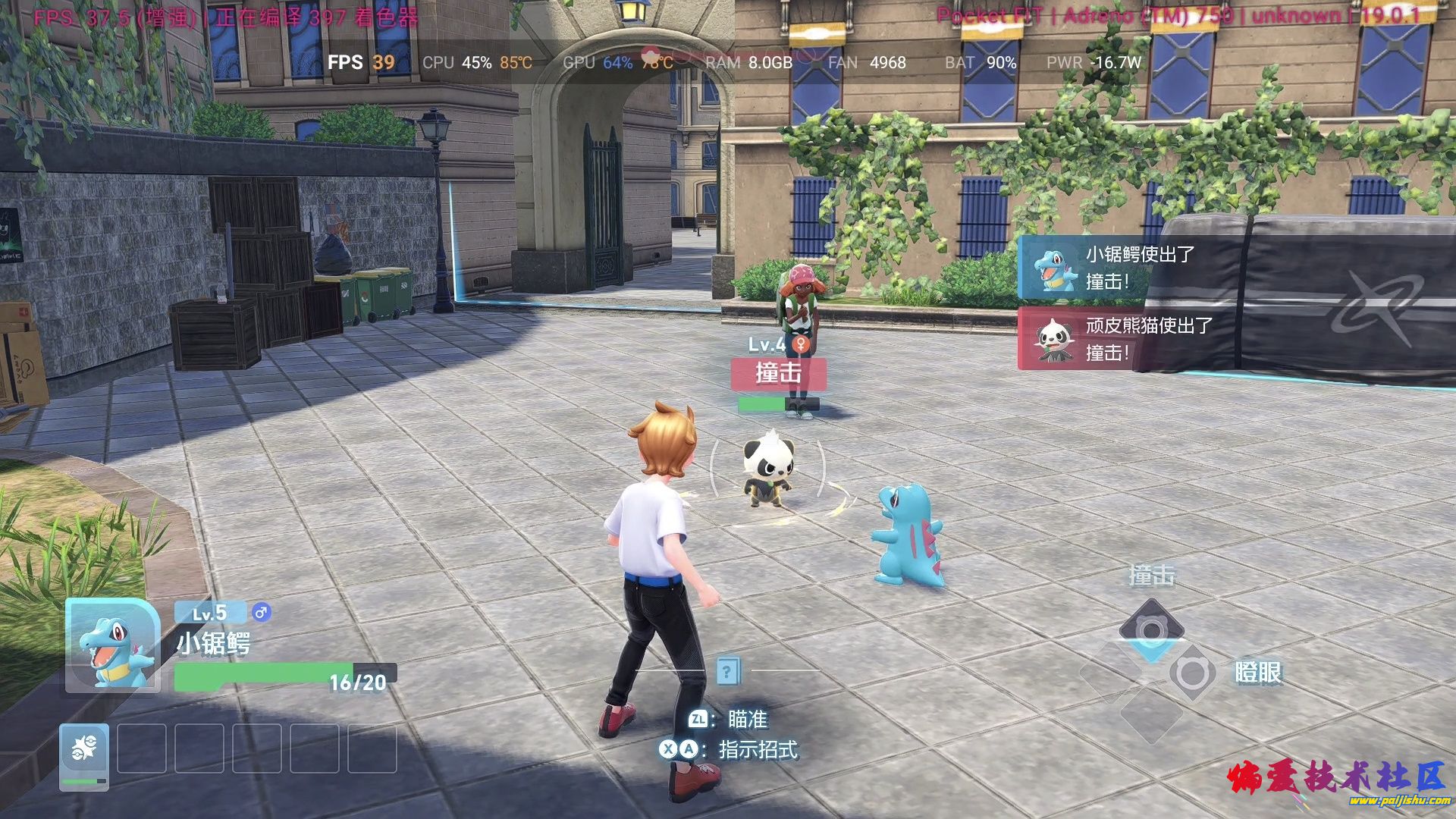The height and width of the screenshot is (819, 1456).
Task: Select the Poké Ball item slot
Action: (x=84, y=756)
